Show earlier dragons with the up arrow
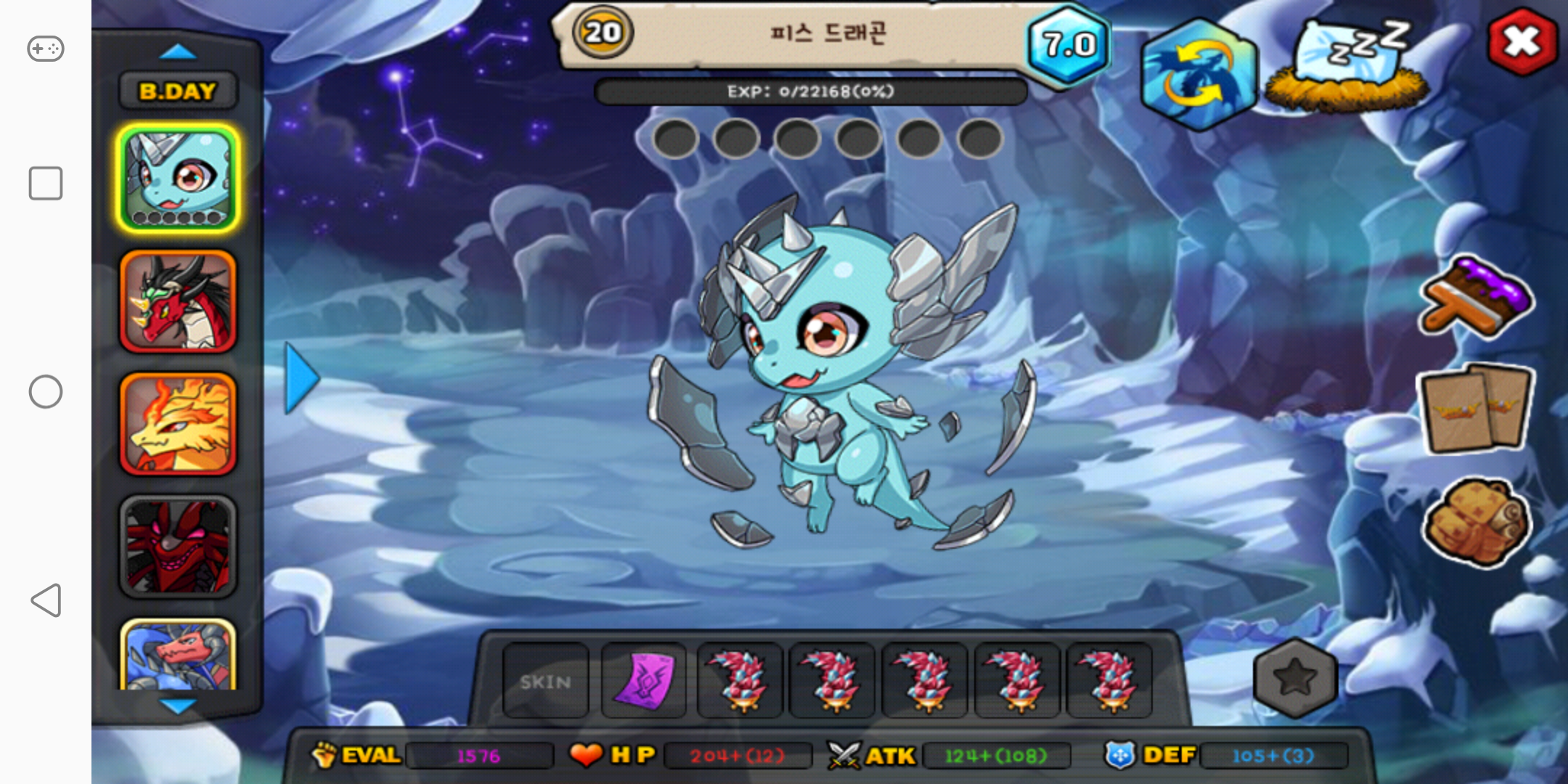Screen dimensions: 1568x784 pyautogui.click(x=178, y=52)
